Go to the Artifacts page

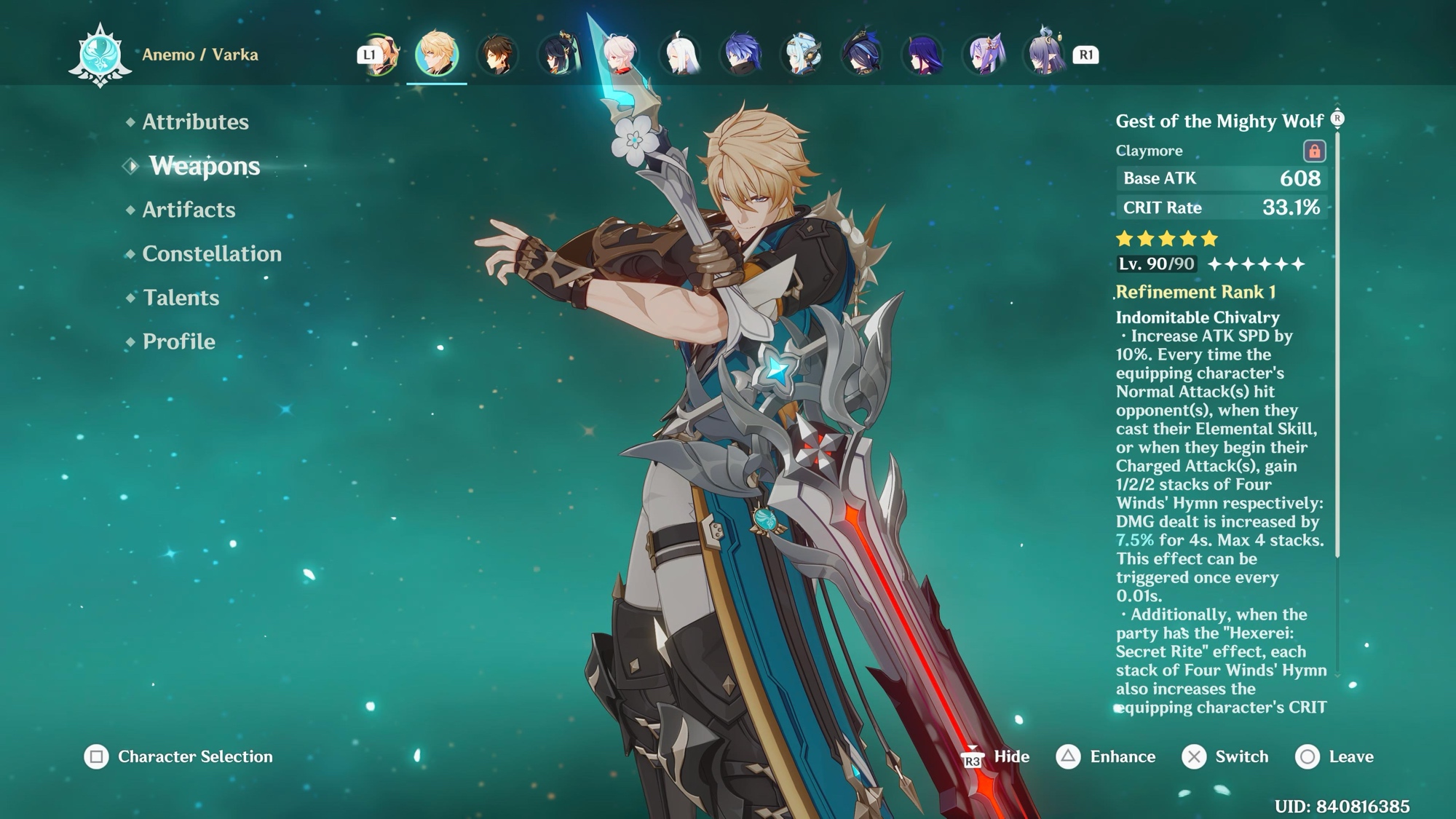coord(189,210)
